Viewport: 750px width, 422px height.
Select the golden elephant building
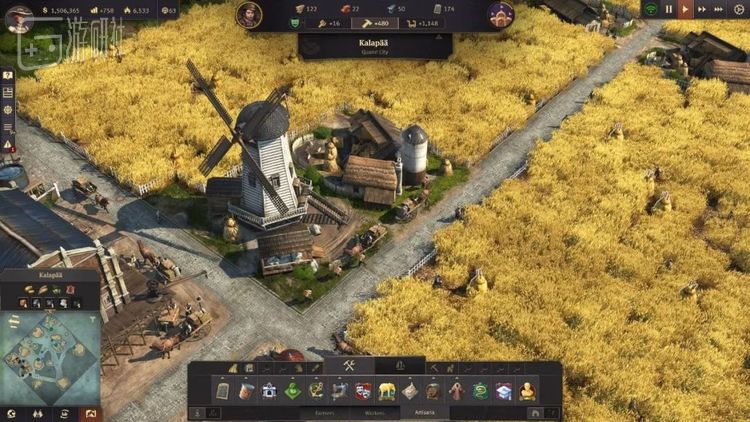(386, 390)
